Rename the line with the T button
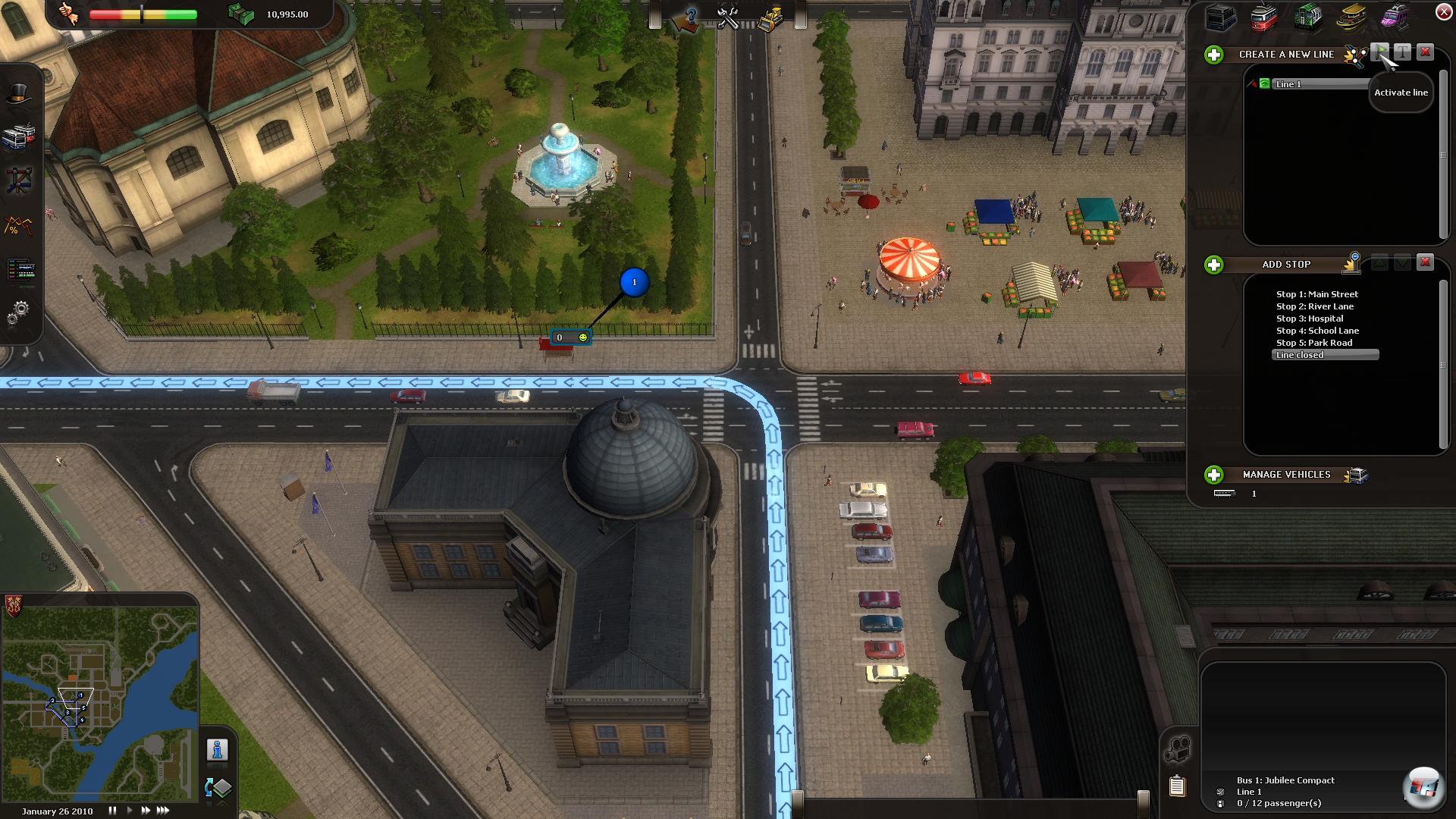This screenshot has height=819, width=1456. click(x=1402, y=52)
